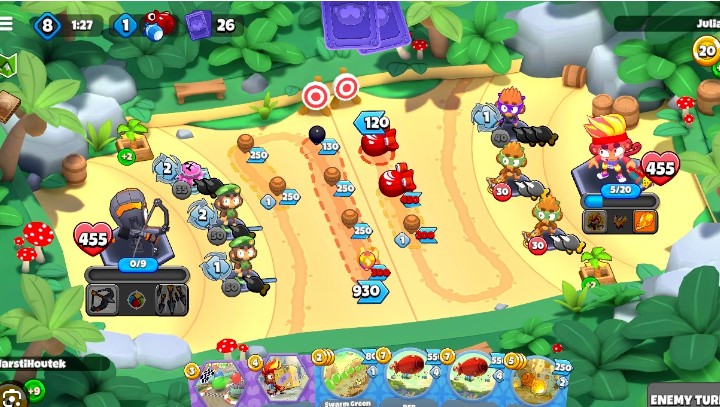This screenshot has height=407, width=720.
Task: Click the green +9 gold income badge
Action: point(33,389)
